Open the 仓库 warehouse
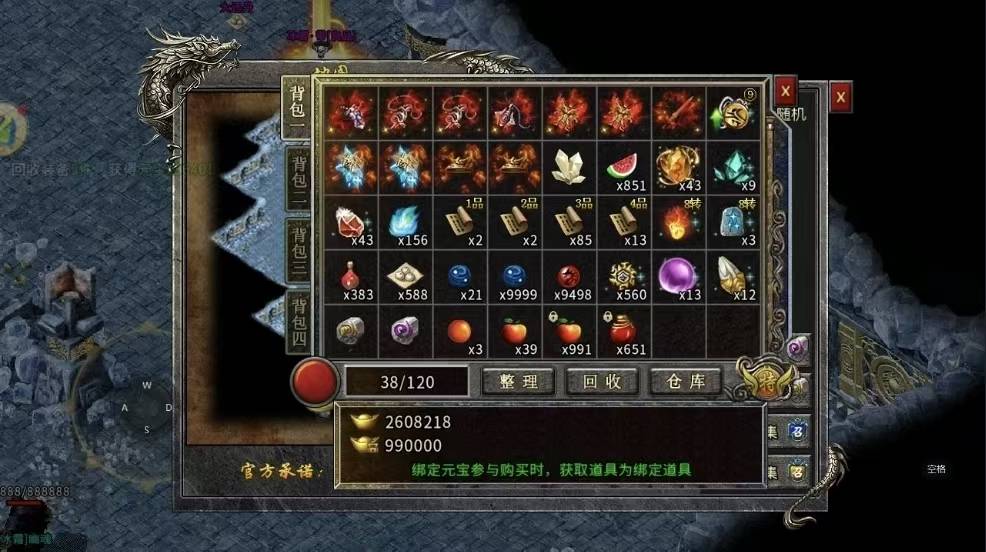Image resolution: width=986 pixels, height=552 pixels. [686, 381]
